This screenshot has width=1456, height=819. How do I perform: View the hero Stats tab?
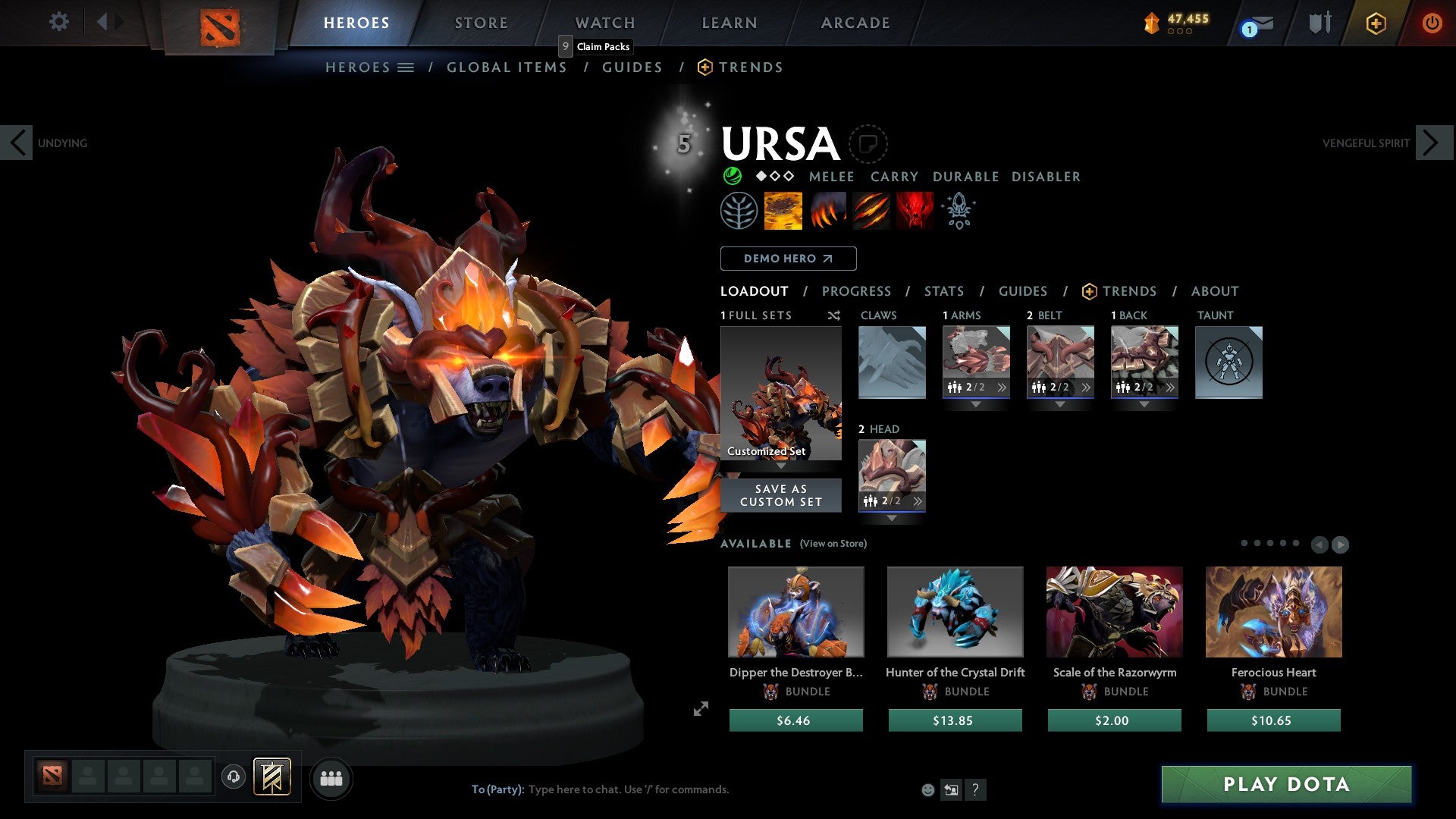(x=943, y=291)
